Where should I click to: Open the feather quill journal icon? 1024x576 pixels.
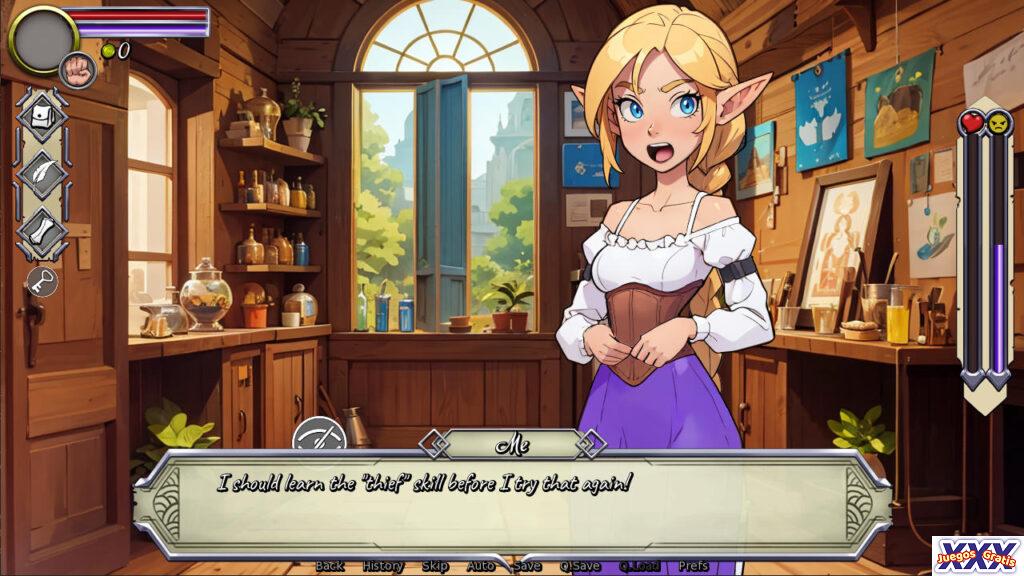tap(42, 175)
